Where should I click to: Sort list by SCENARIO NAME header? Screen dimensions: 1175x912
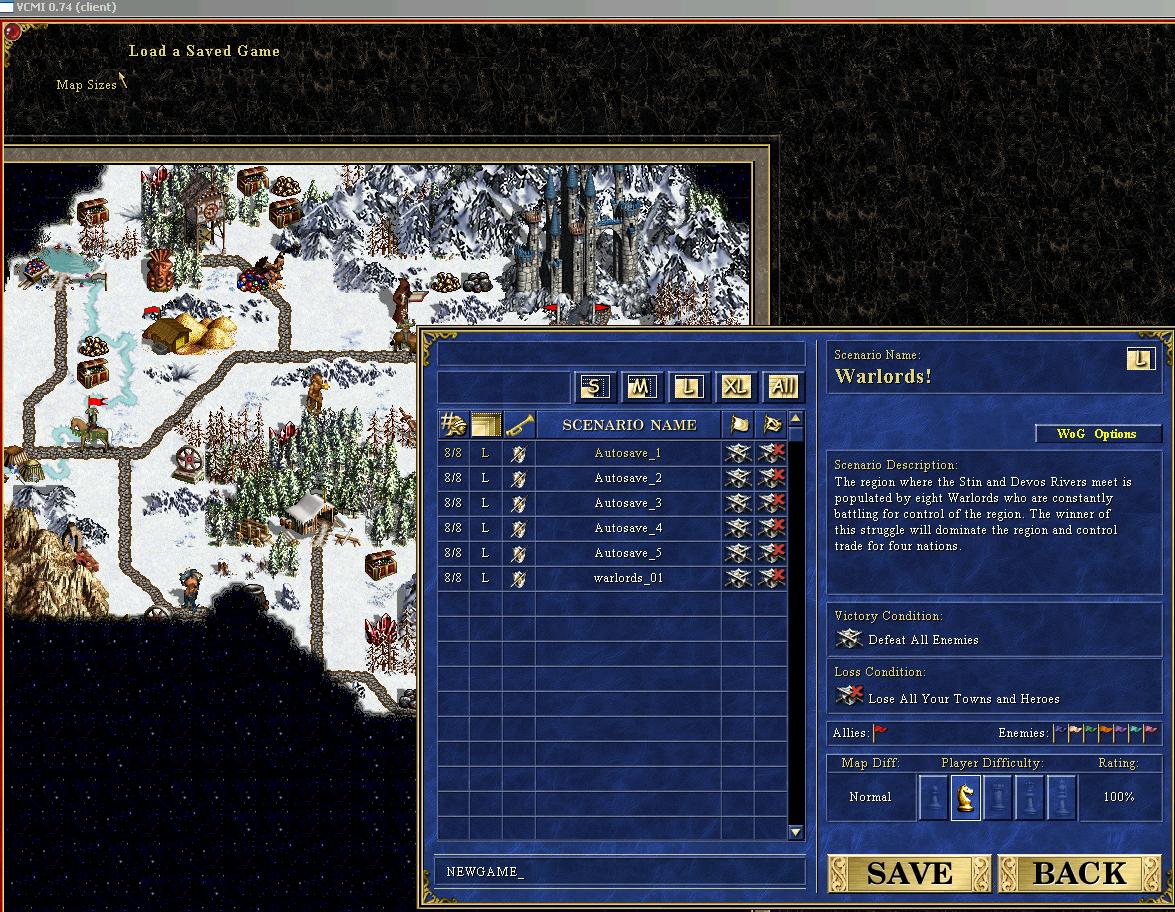(x=629, y=425)
